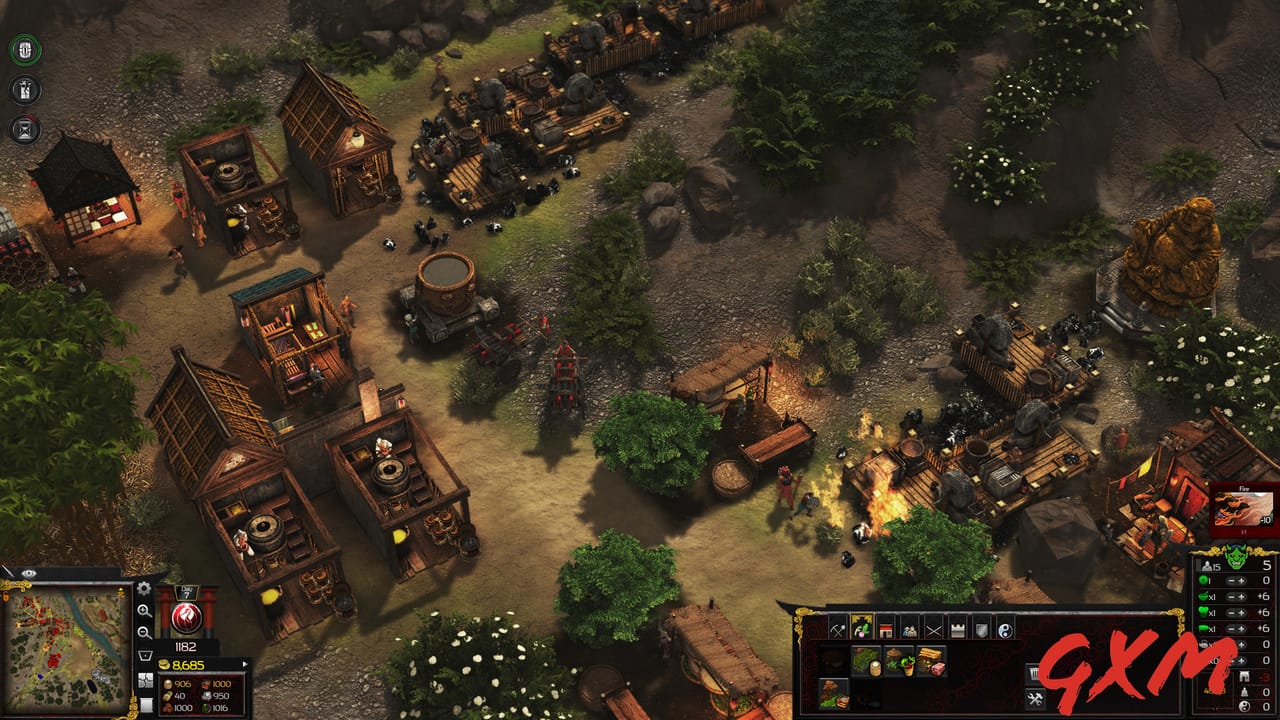Screen dimensions: 1280x720
Task: Select the food buildings tab in build menu
Action: click(863, 629)
